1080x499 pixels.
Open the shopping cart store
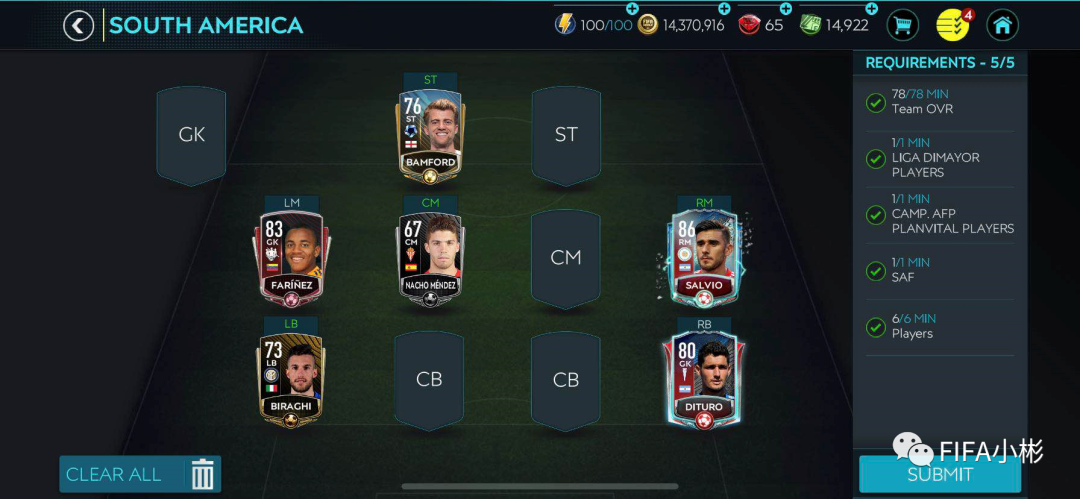click(x=902, y=25)
